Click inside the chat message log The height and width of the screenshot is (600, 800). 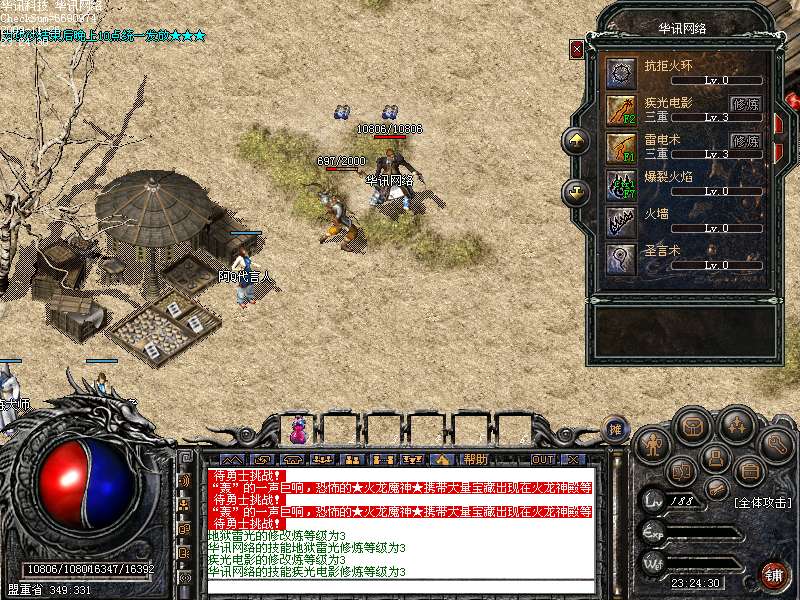(x=400, y=522)
